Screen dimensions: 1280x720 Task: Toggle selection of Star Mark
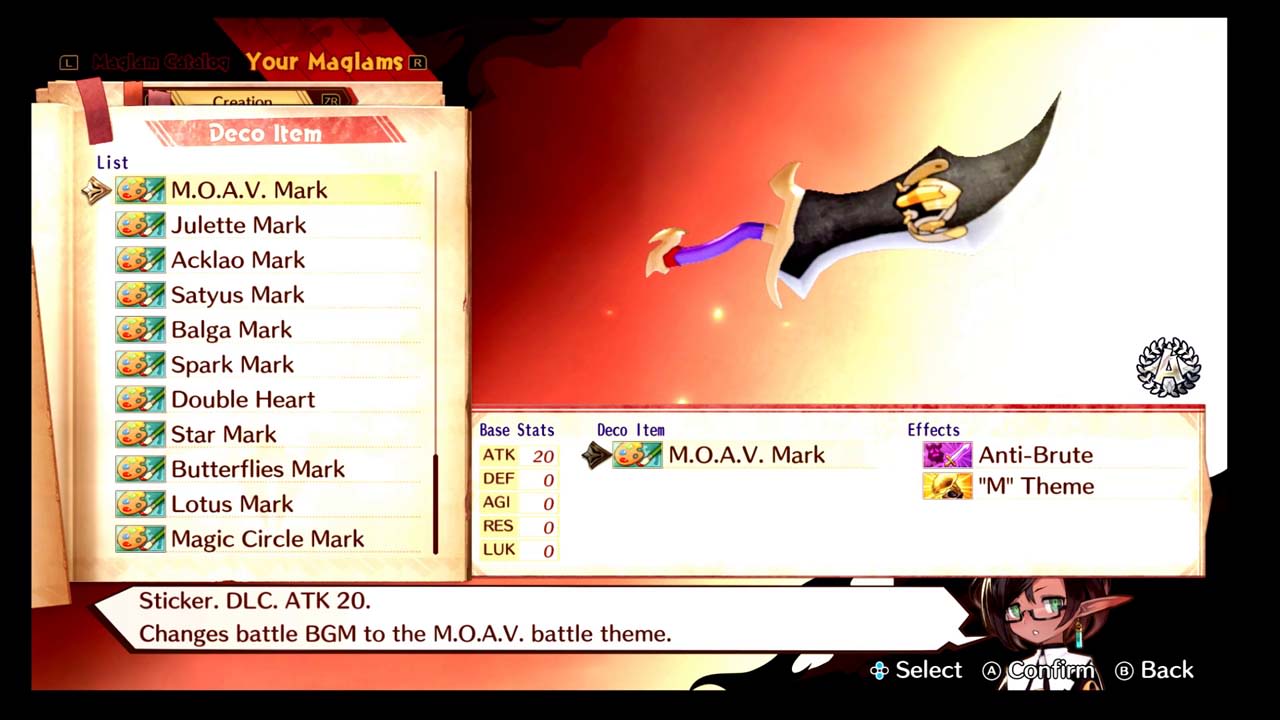[x=223, y=434]
